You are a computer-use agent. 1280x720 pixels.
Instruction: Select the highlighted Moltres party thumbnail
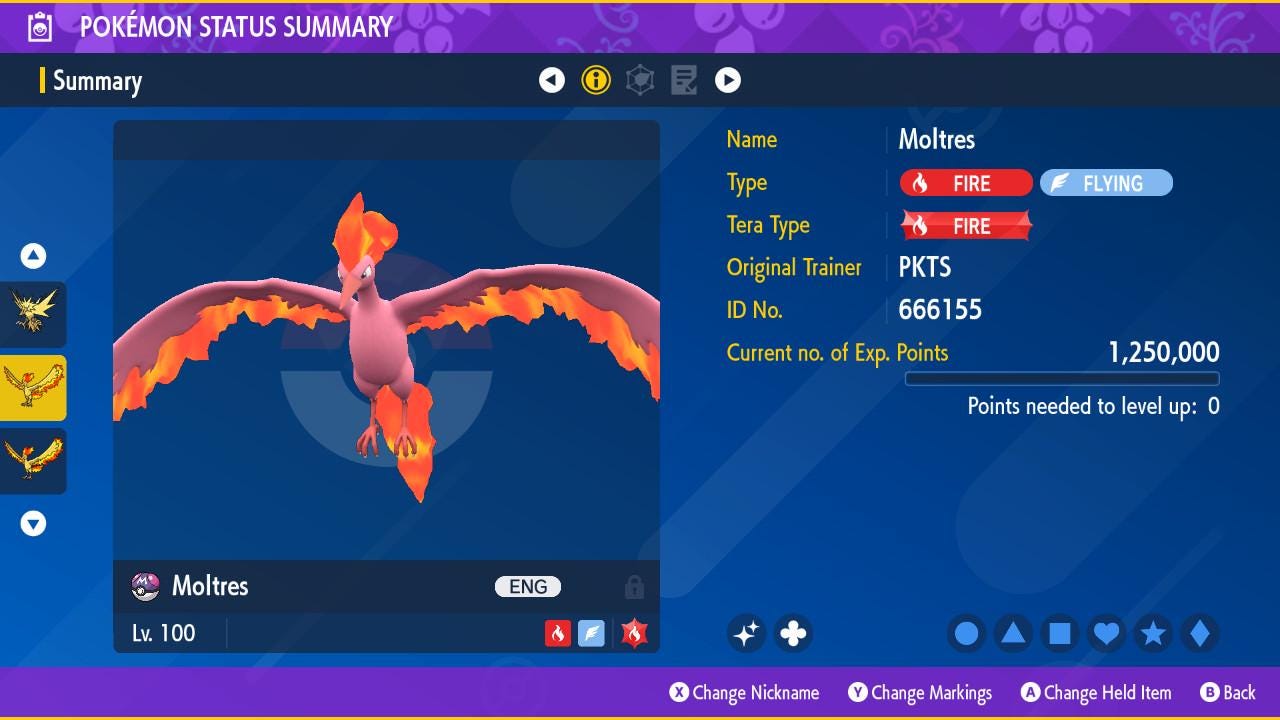pyautogui.click(x=33, y=388)
